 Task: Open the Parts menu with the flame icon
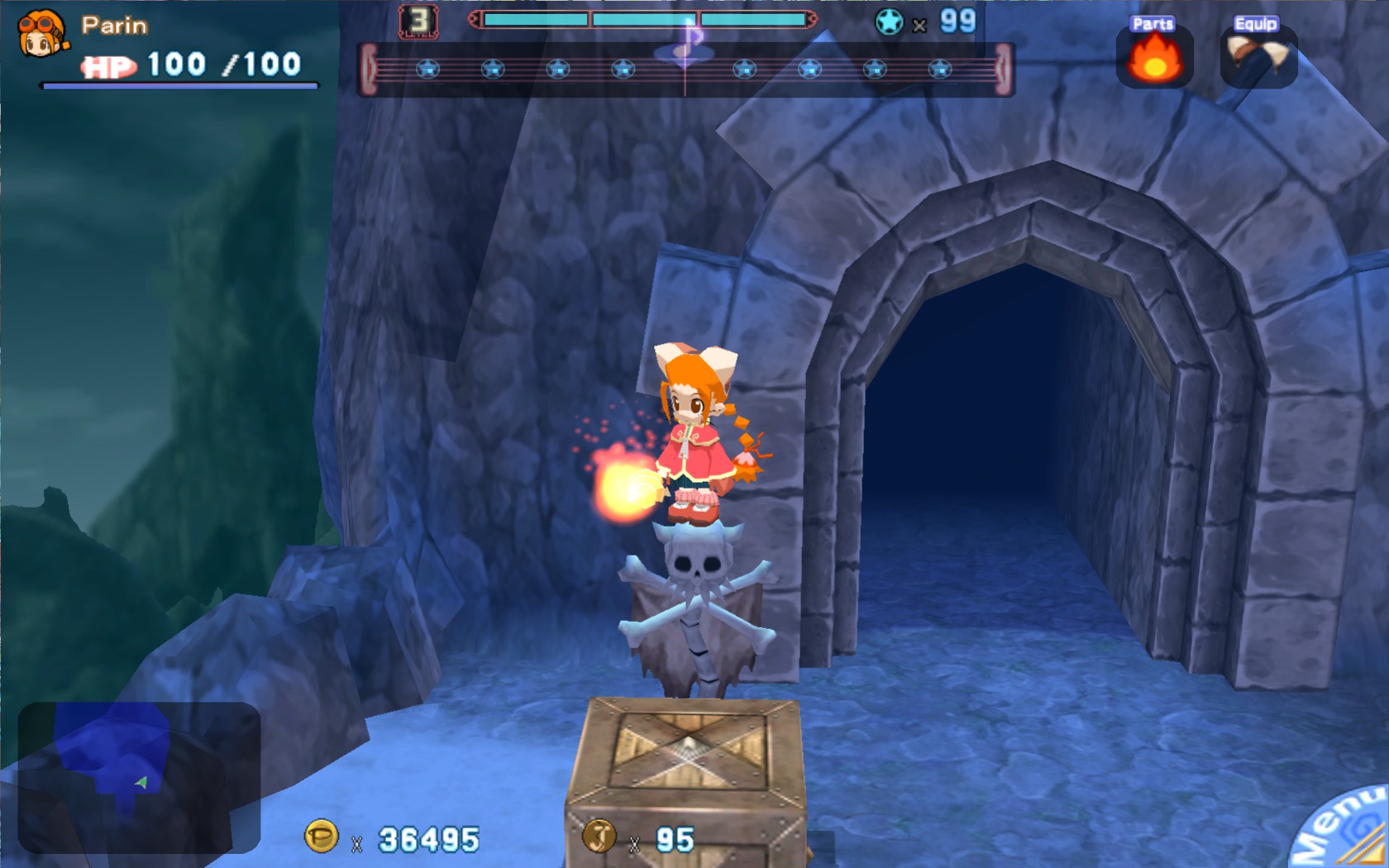coord(1155,58)
